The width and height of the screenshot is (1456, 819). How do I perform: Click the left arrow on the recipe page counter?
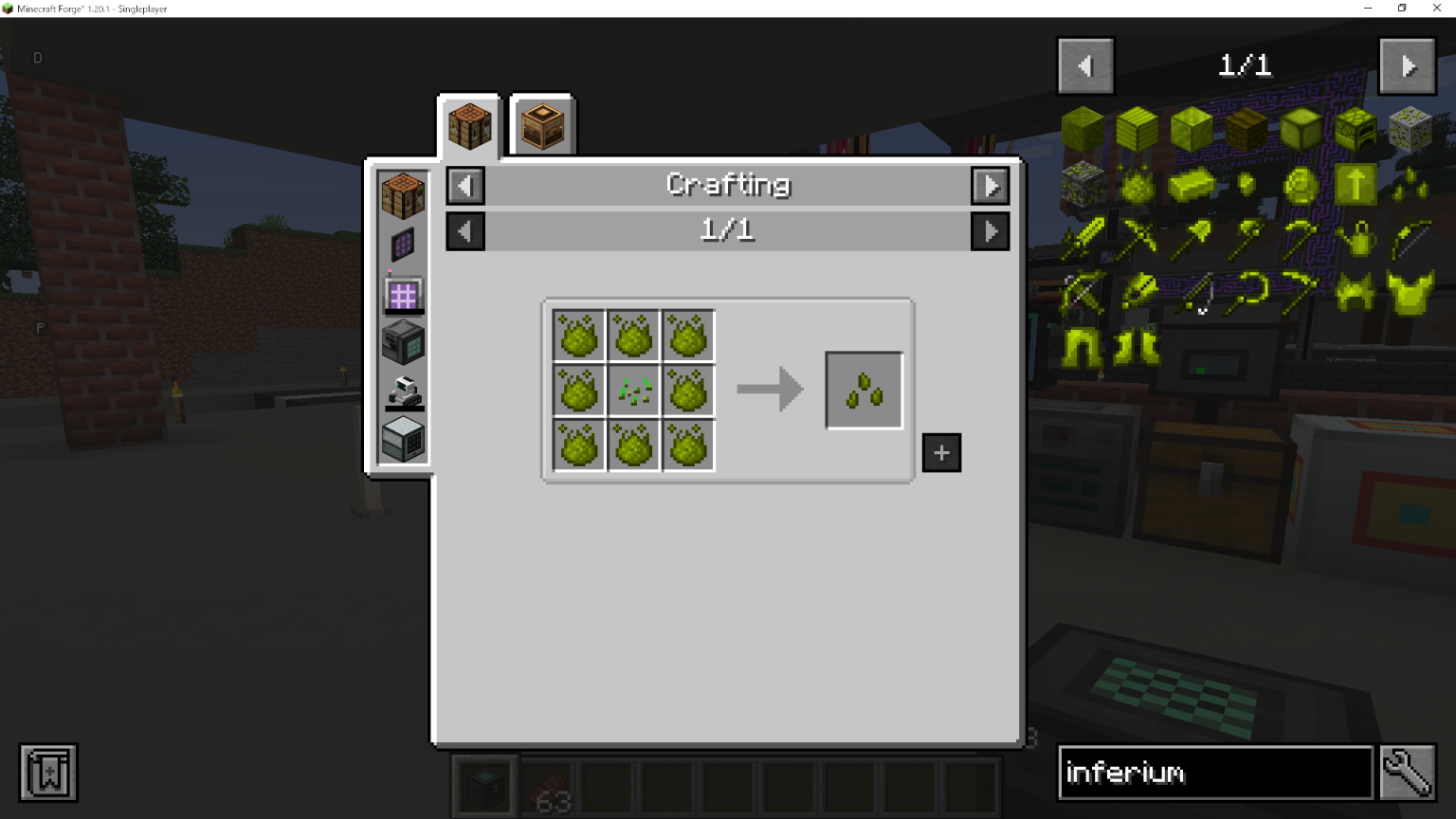click(464, 230)
